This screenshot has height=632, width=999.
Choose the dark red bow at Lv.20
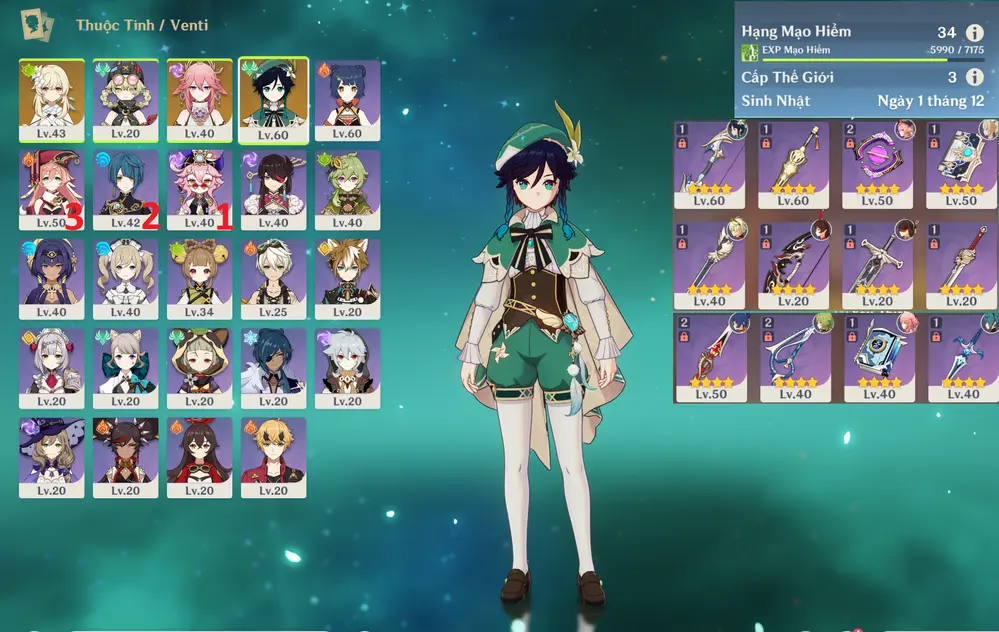coord(792,258)
